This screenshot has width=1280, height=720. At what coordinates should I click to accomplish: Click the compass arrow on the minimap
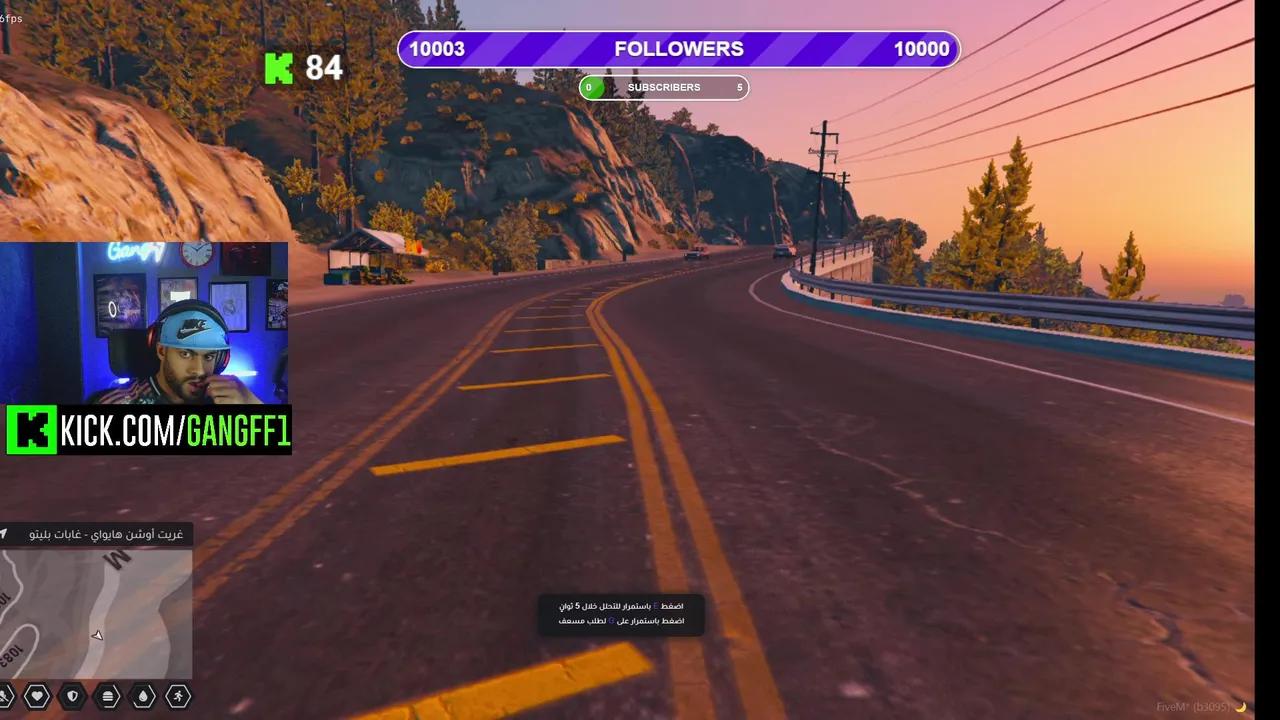[97, 634]
